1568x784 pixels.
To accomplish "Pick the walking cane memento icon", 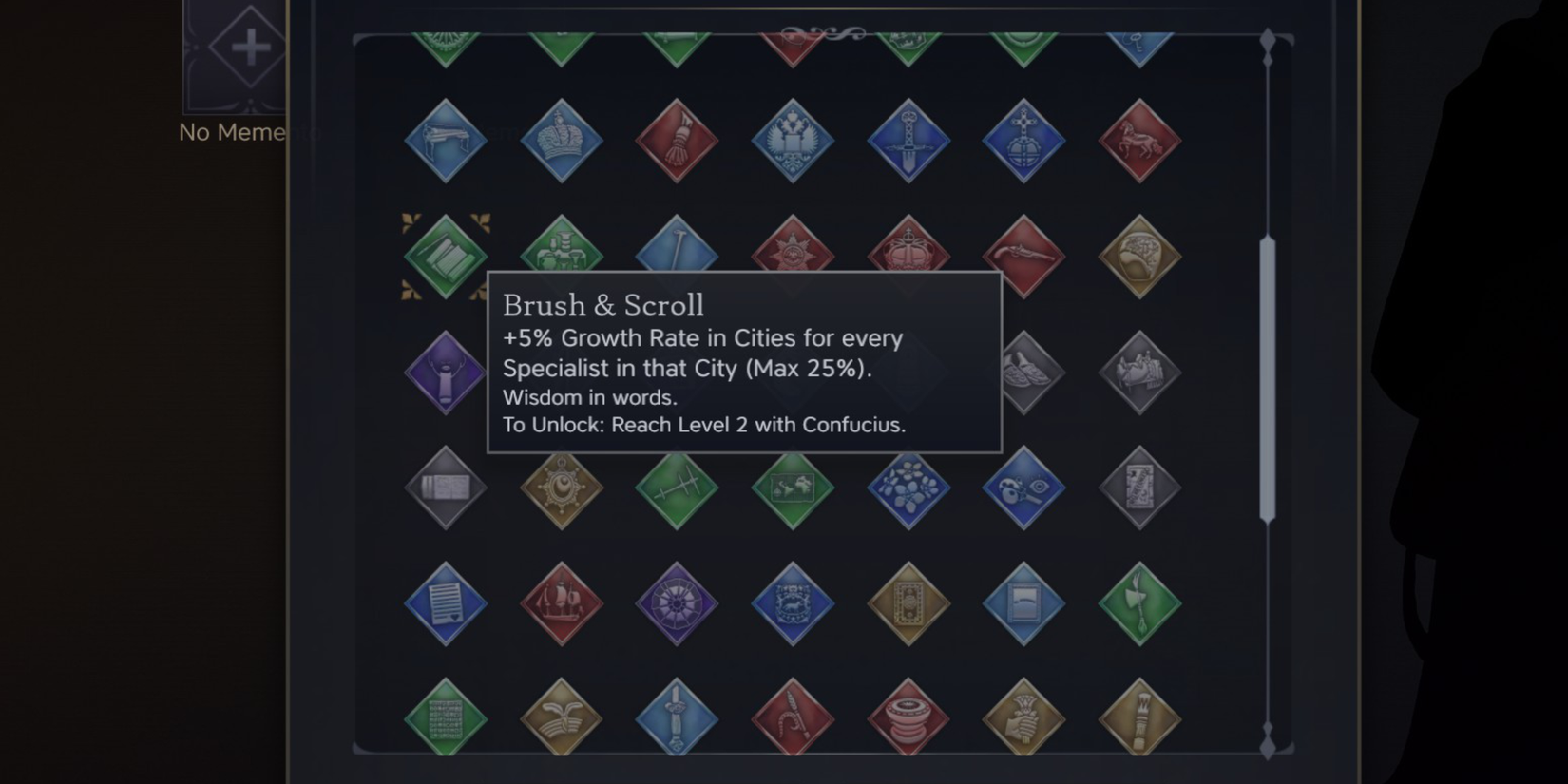I will pyautogui.click(x=677, y=252).
